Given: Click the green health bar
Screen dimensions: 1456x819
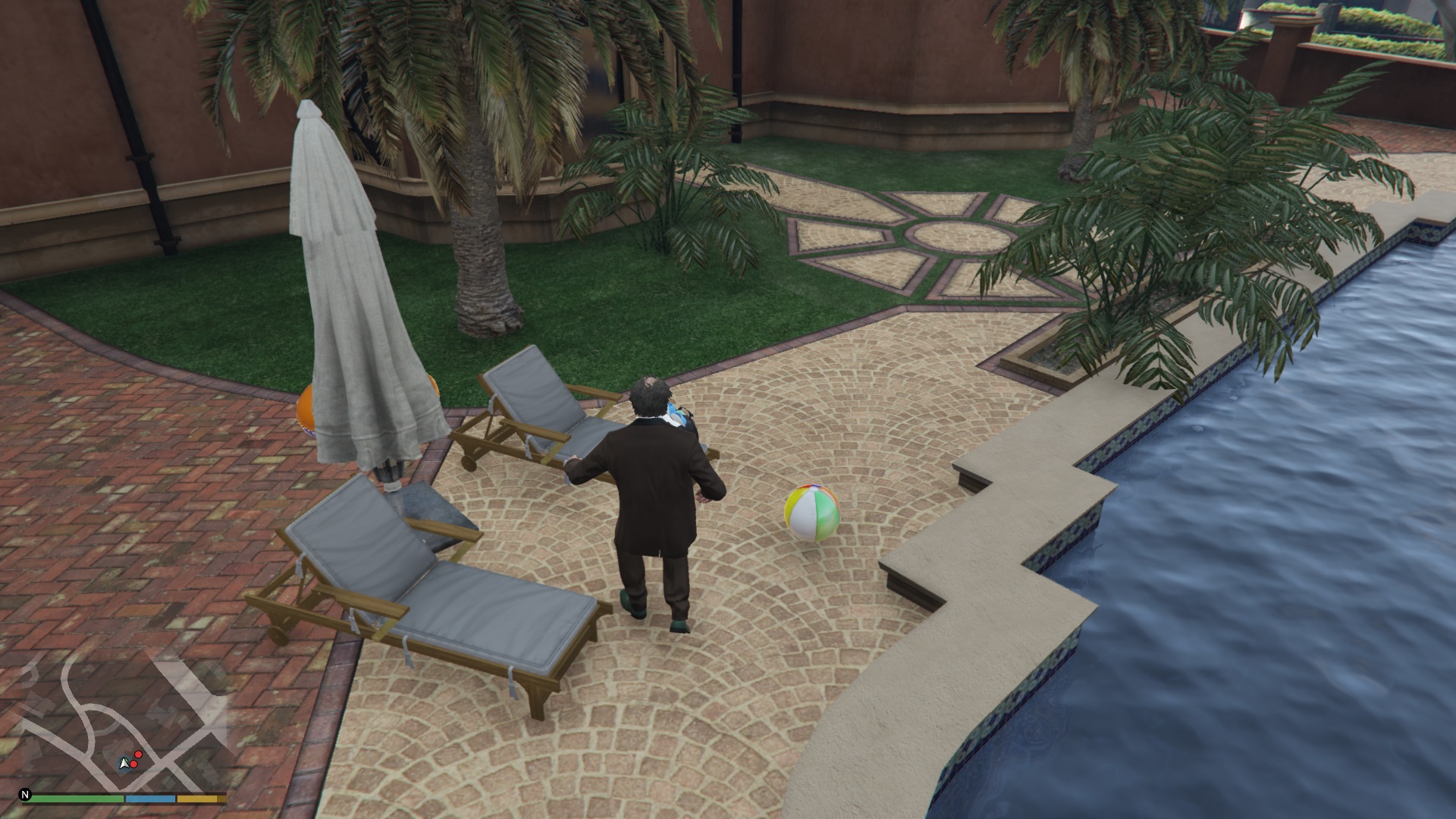Looking at the screenshot, I should 76,798.
